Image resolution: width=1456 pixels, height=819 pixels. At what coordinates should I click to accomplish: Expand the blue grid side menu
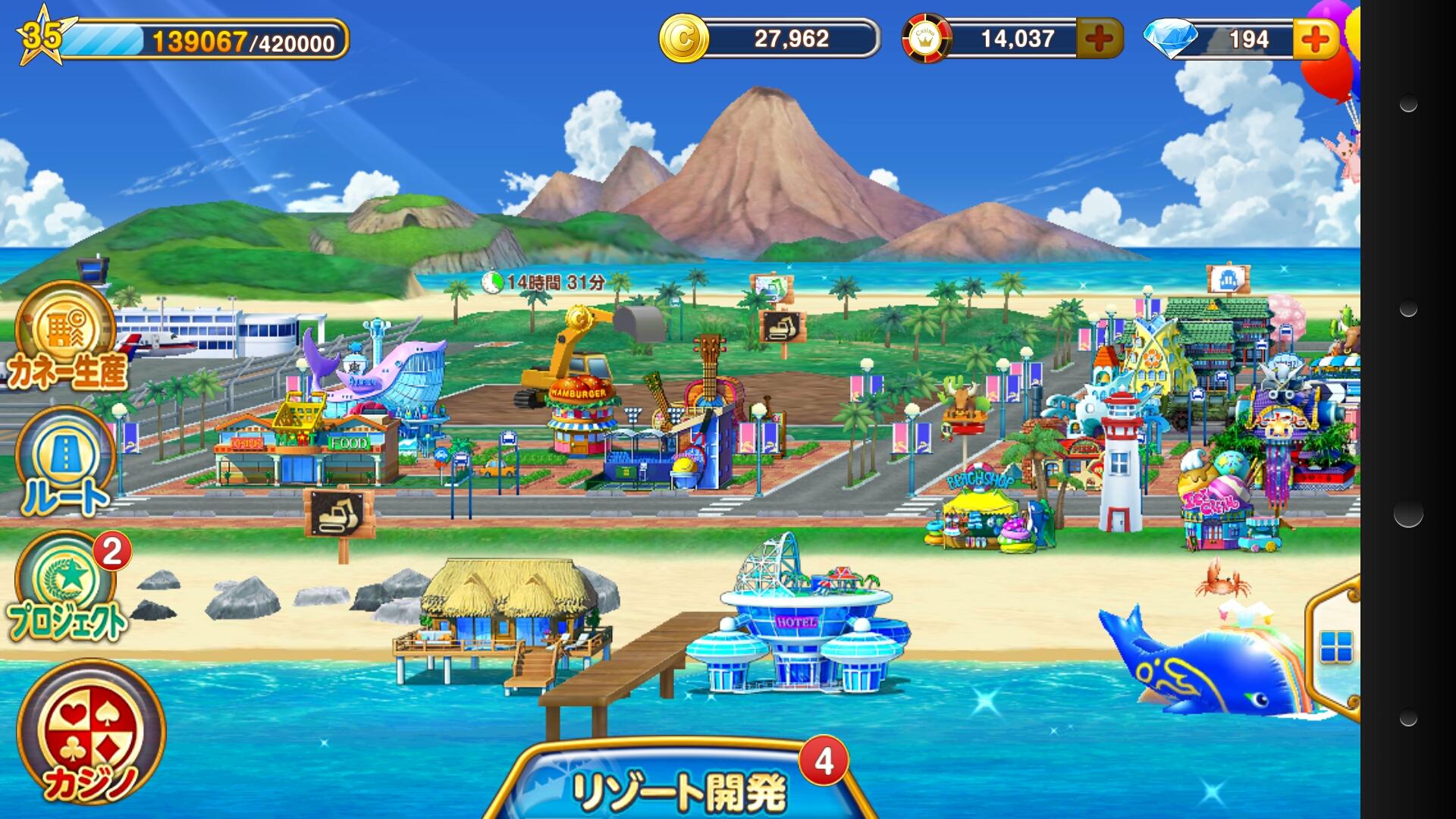pyautogui.click(x=1335, y=647)
